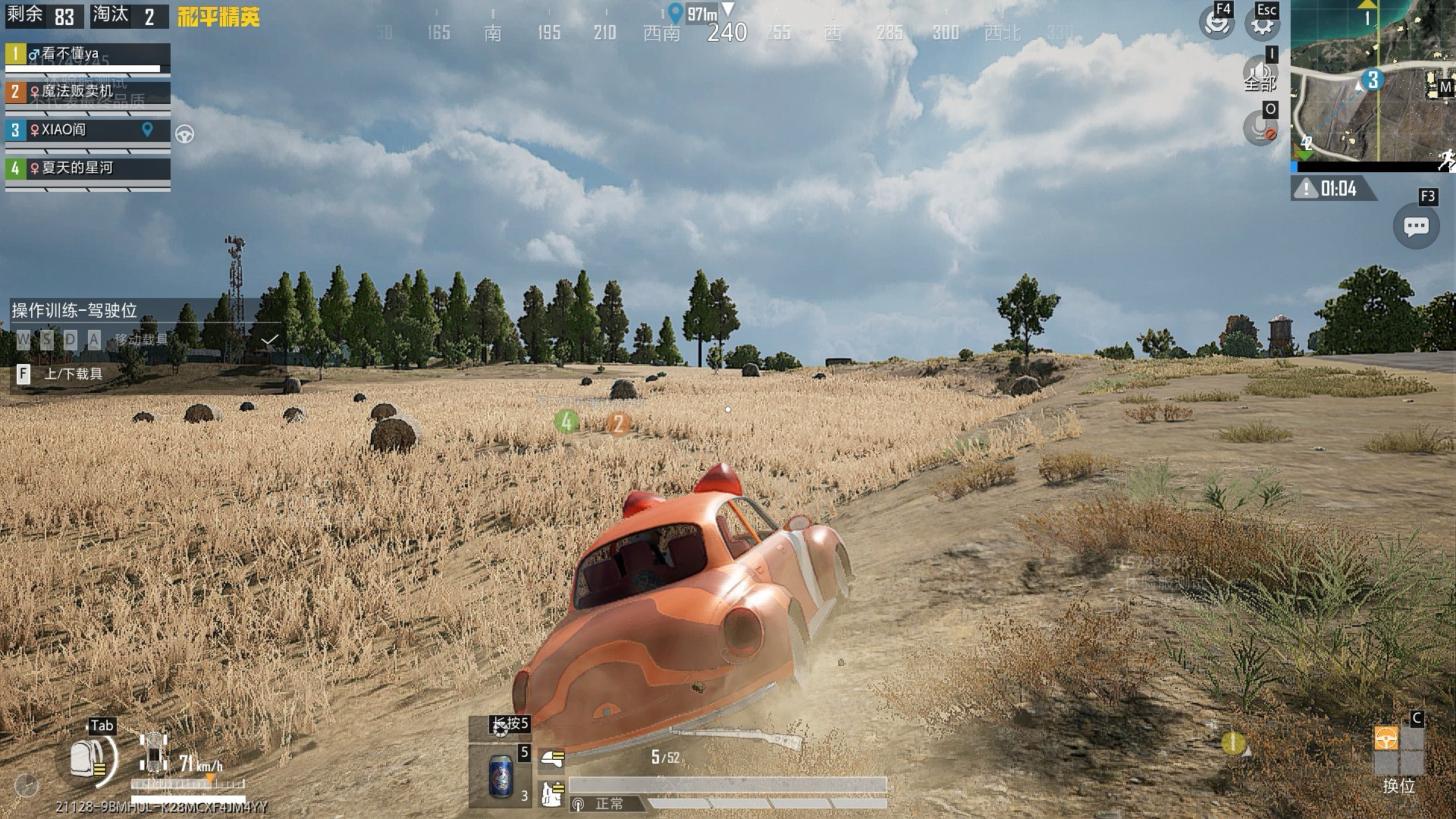Screen dimensions: 1456x819
Task: Select teammate 夏天的星河 in squad list
Action: (x=88, y=168)
